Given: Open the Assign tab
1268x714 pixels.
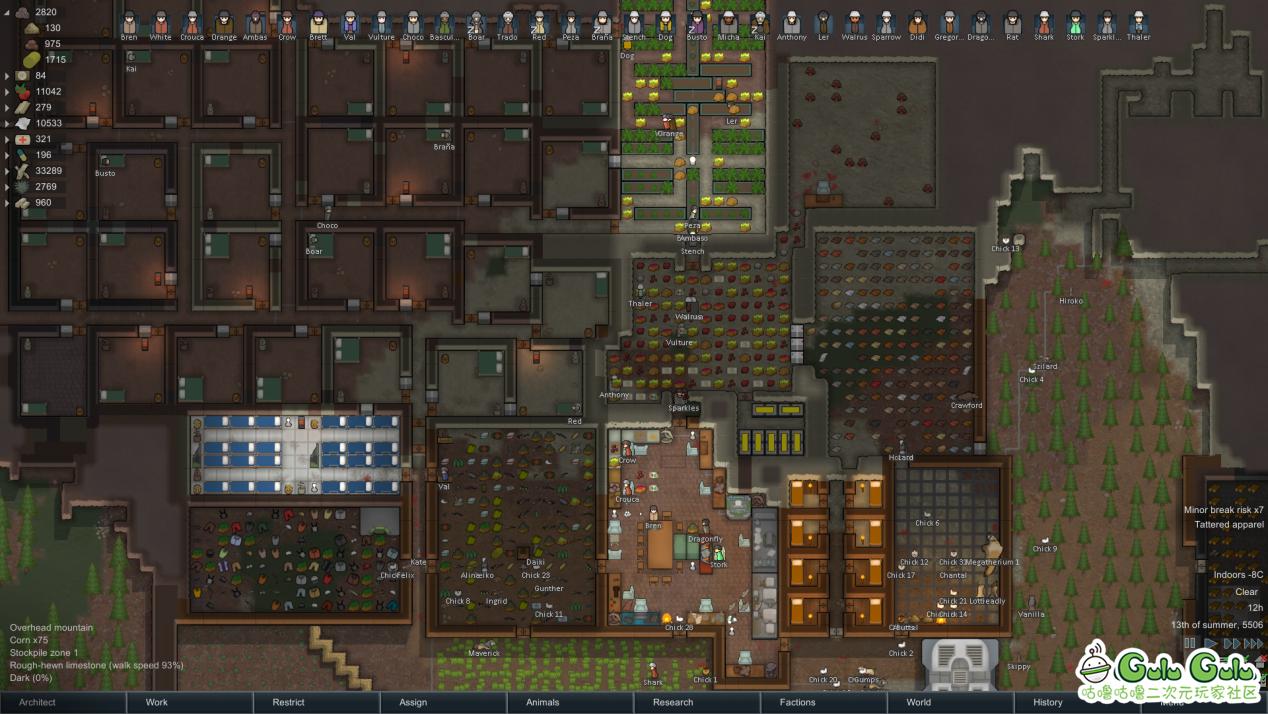Looking at the screenshot, I should (413, 702).
